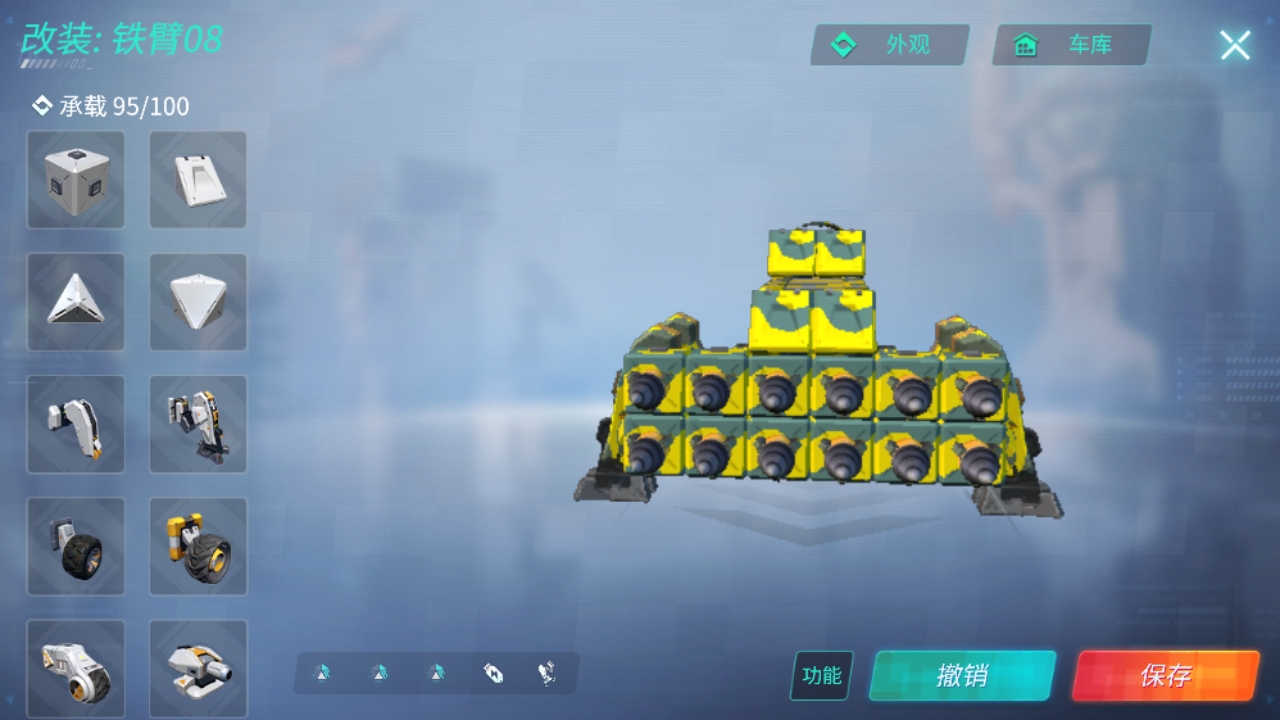Select the cannon turret part
Screen dimensions: 1280x720
pyautogui.click(x=198, y=667)
